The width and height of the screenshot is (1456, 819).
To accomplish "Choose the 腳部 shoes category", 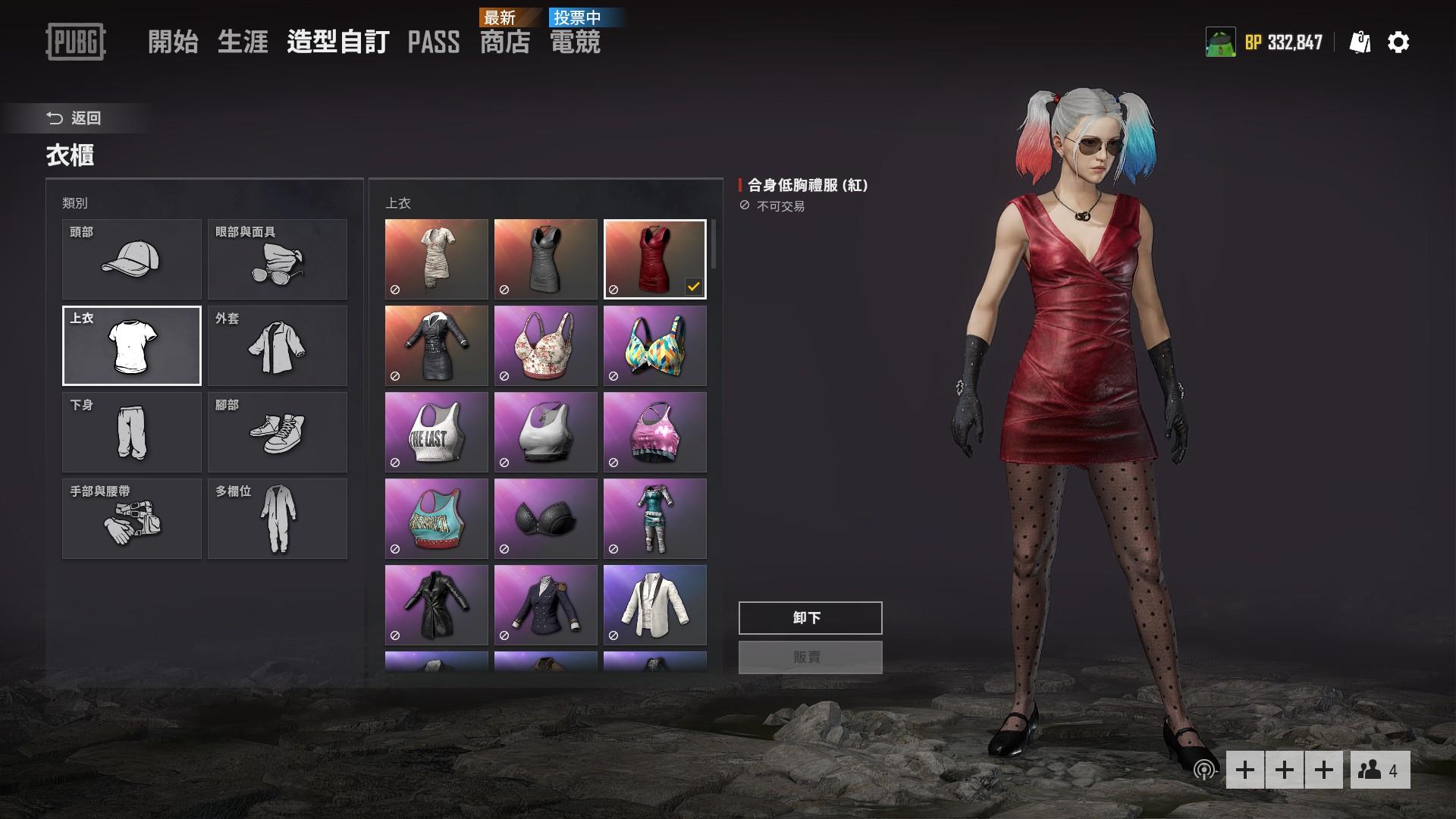I will click(277, 432).
